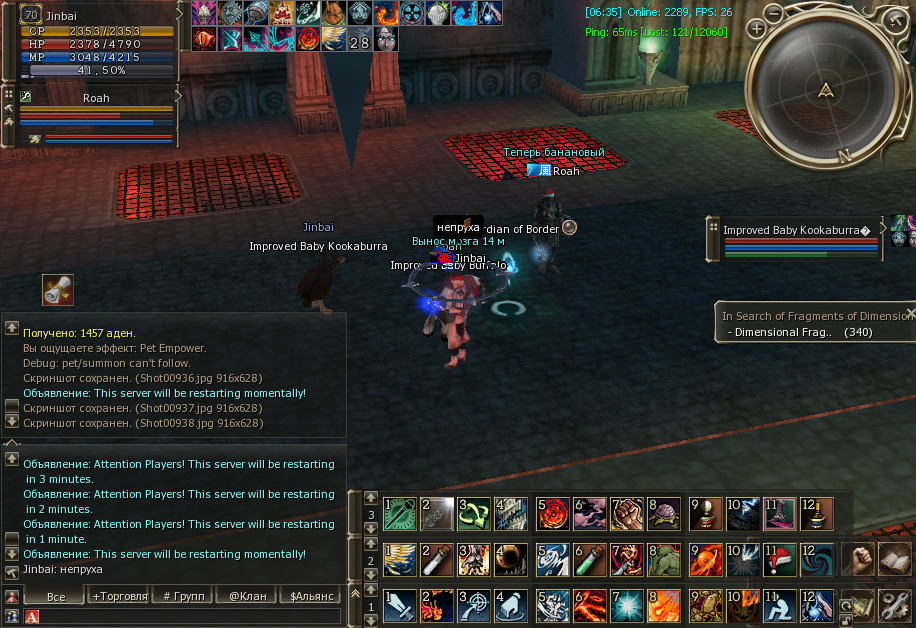916x628 pixels.
Task: Switch to the +Торговля chat tab
Action: tap(119, 596)
